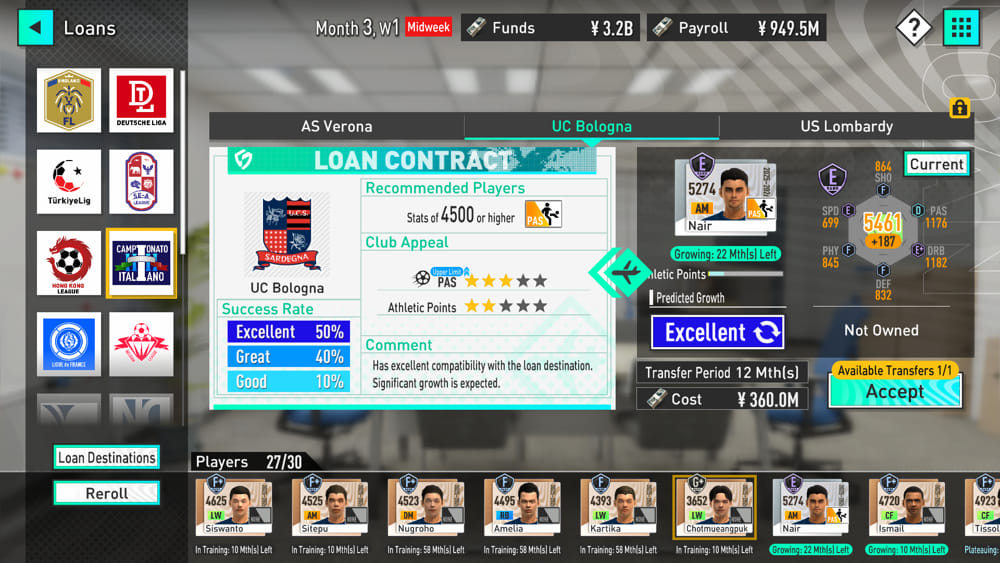1000x563 pixels.
Task: Open the help question mark icon
Action: click(913, 28)
